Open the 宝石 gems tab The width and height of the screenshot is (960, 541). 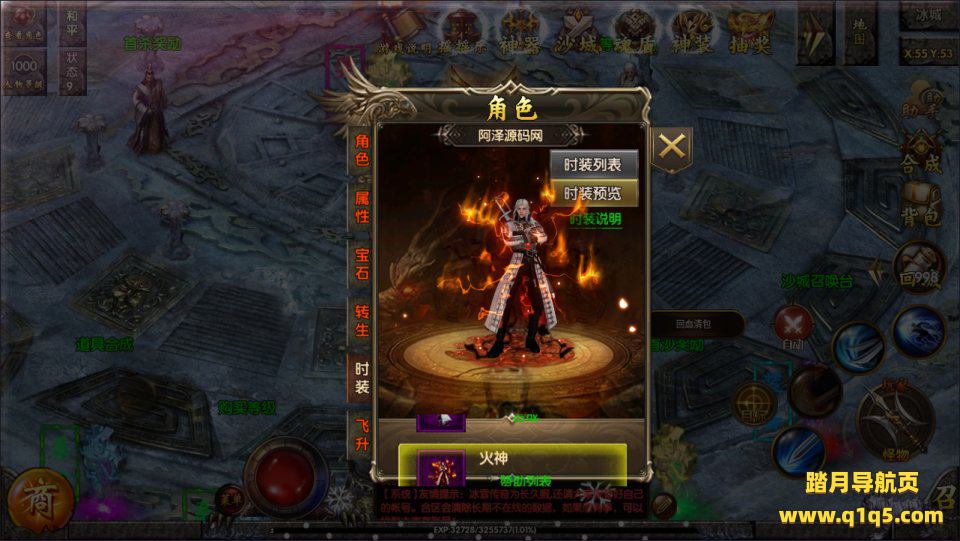tap(362, 265)
